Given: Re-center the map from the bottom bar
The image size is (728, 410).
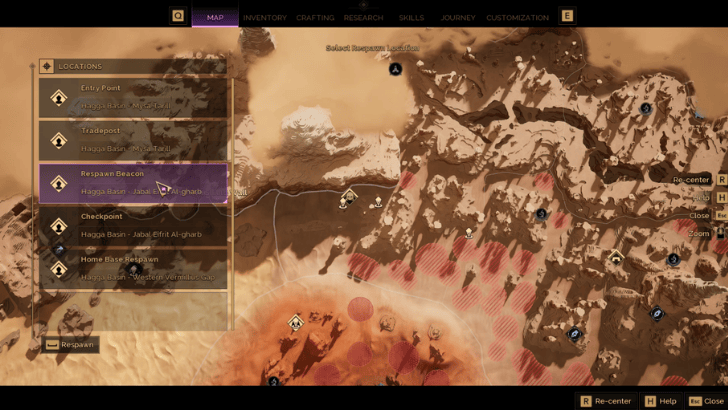Looking at the screenshot, I should tap(605, 401).
